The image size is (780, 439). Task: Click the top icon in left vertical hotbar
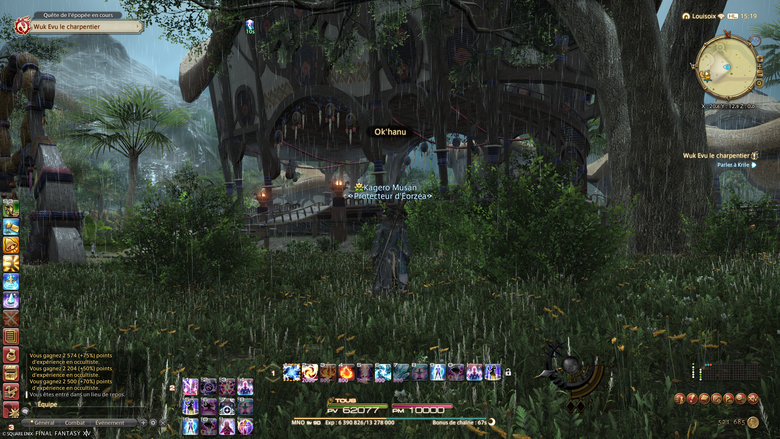[x=11, y=208]
